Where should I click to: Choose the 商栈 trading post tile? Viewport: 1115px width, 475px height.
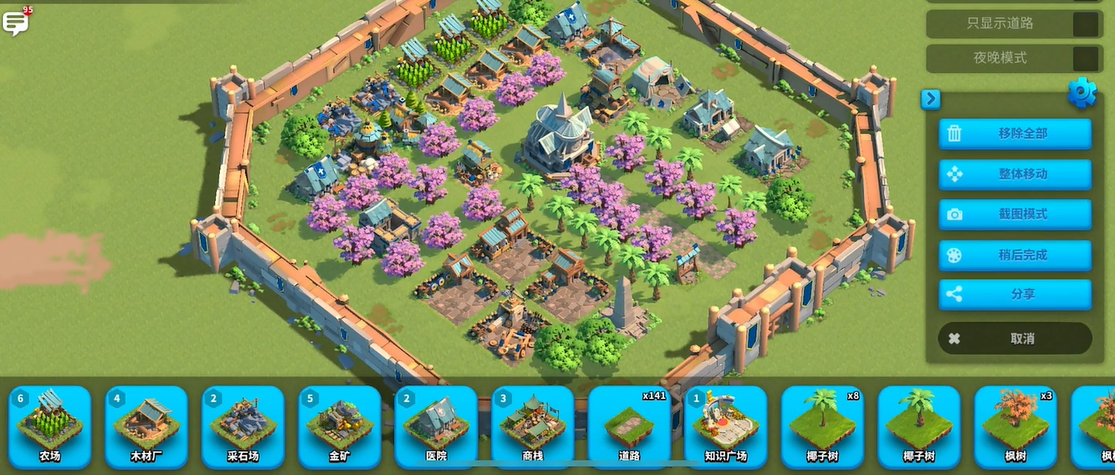tap(533, 427)
